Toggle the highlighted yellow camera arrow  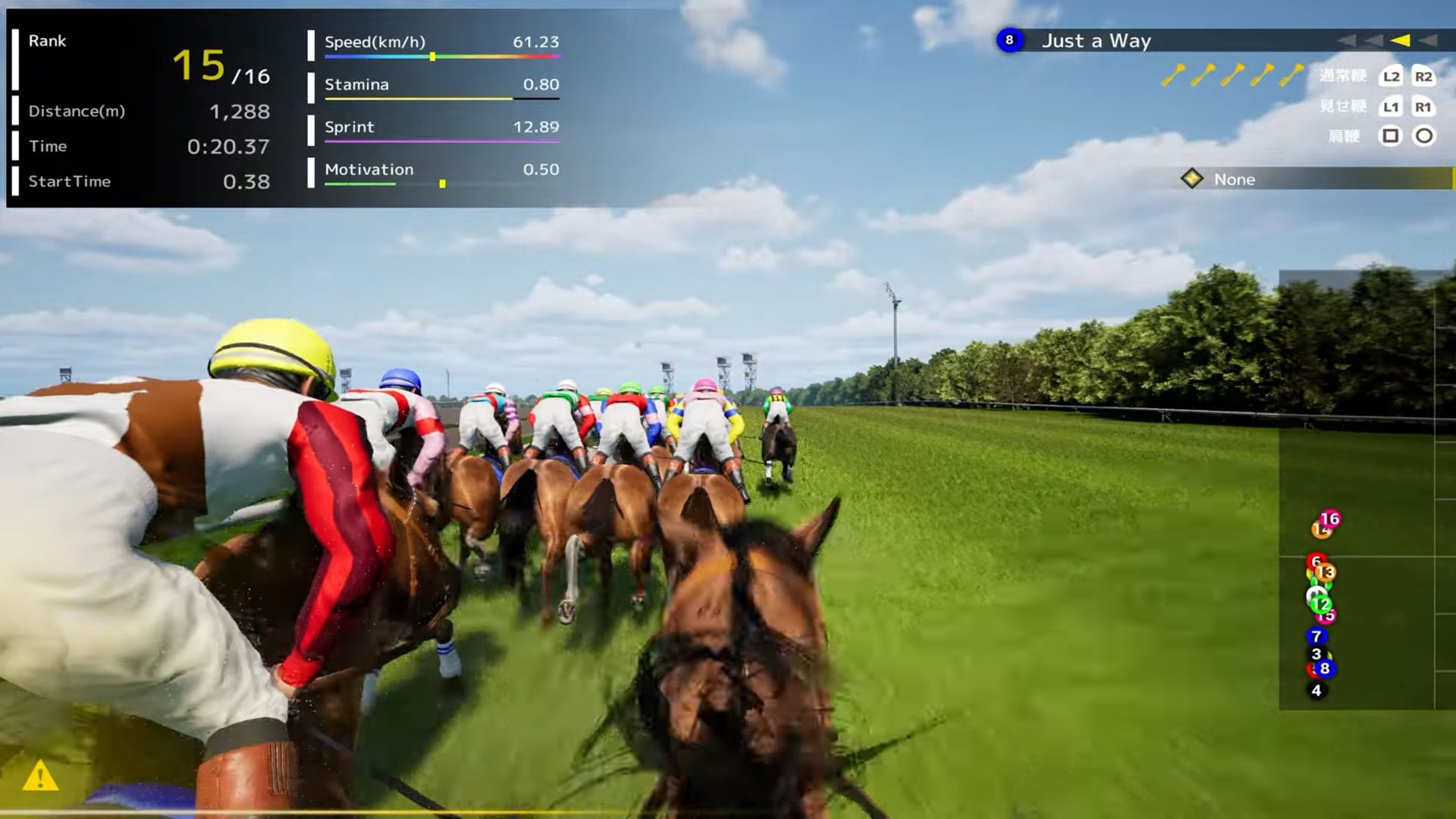(1399, 40)
